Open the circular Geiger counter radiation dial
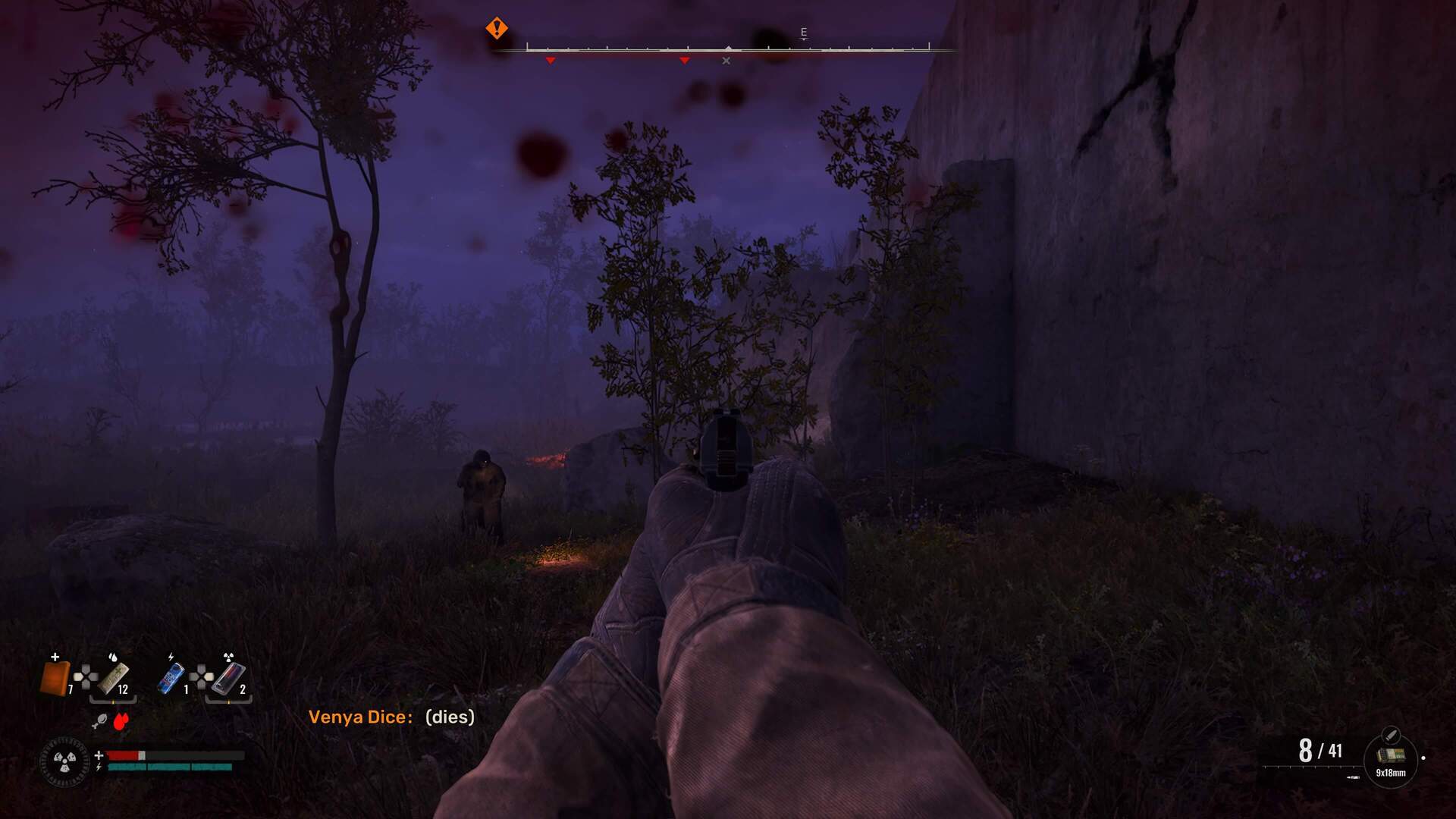1456x819 pixels. (x=64, y=762)
